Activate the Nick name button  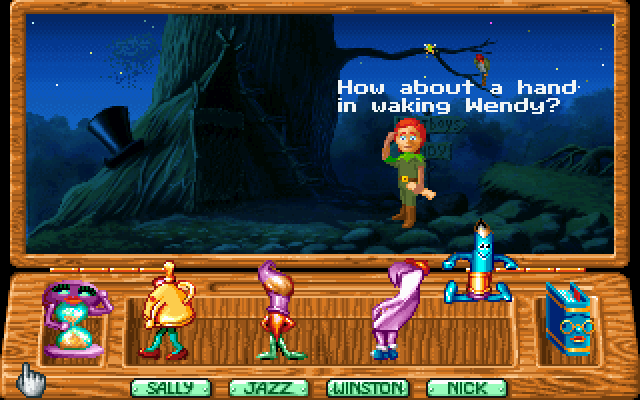tap(460, 387)
